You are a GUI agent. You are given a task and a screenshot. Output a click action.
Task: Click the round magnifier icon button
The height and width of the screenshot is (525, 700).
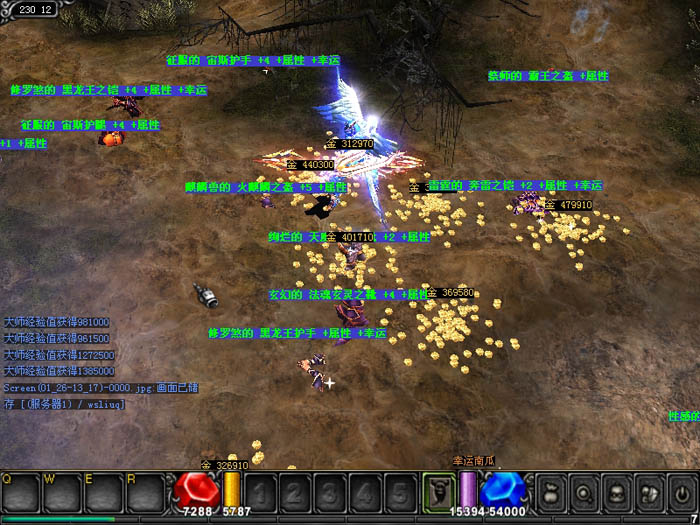tap(582, 492)
